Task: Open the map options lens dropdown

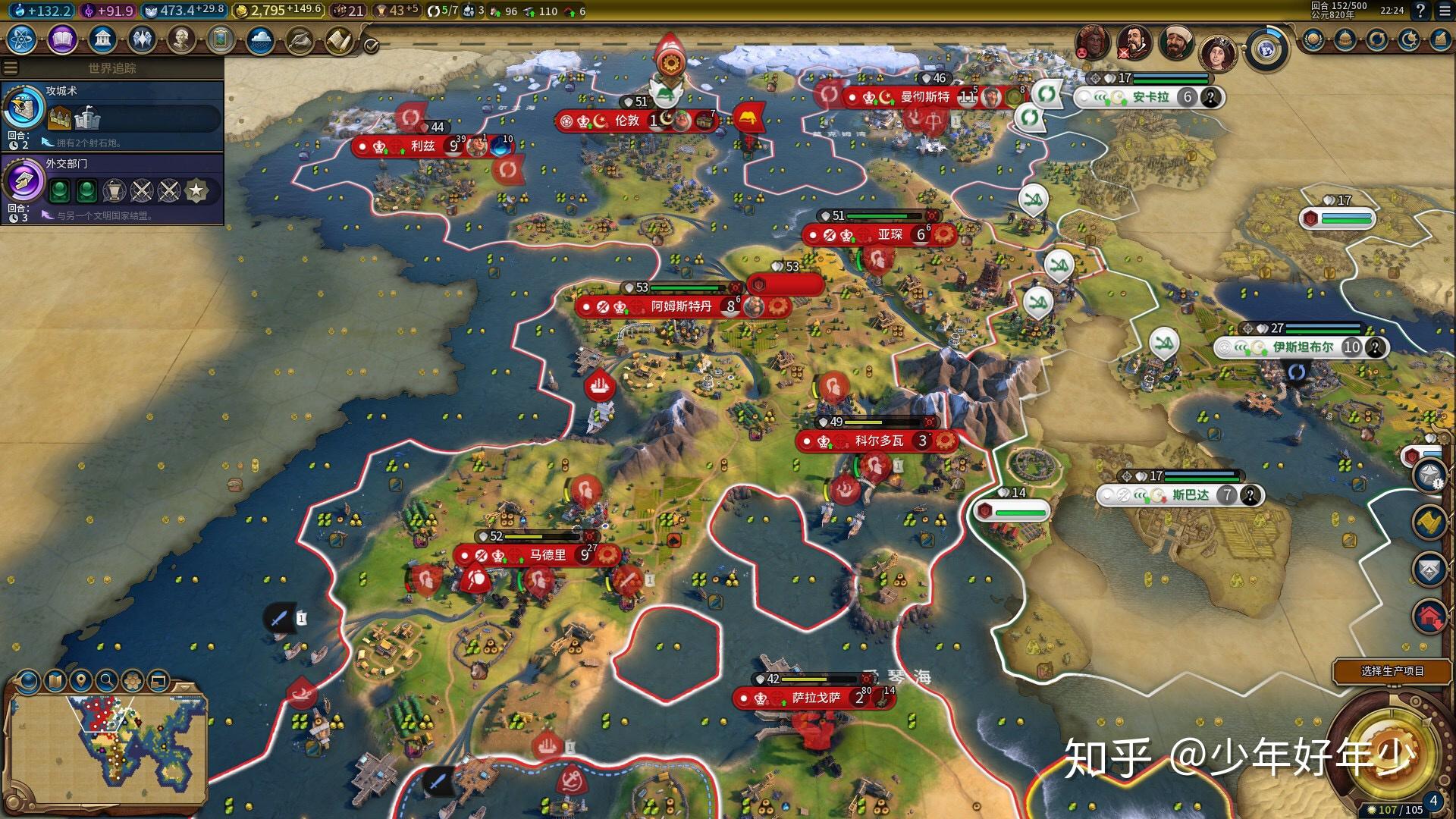Action: pyautogui.click(x=27, y=681)
